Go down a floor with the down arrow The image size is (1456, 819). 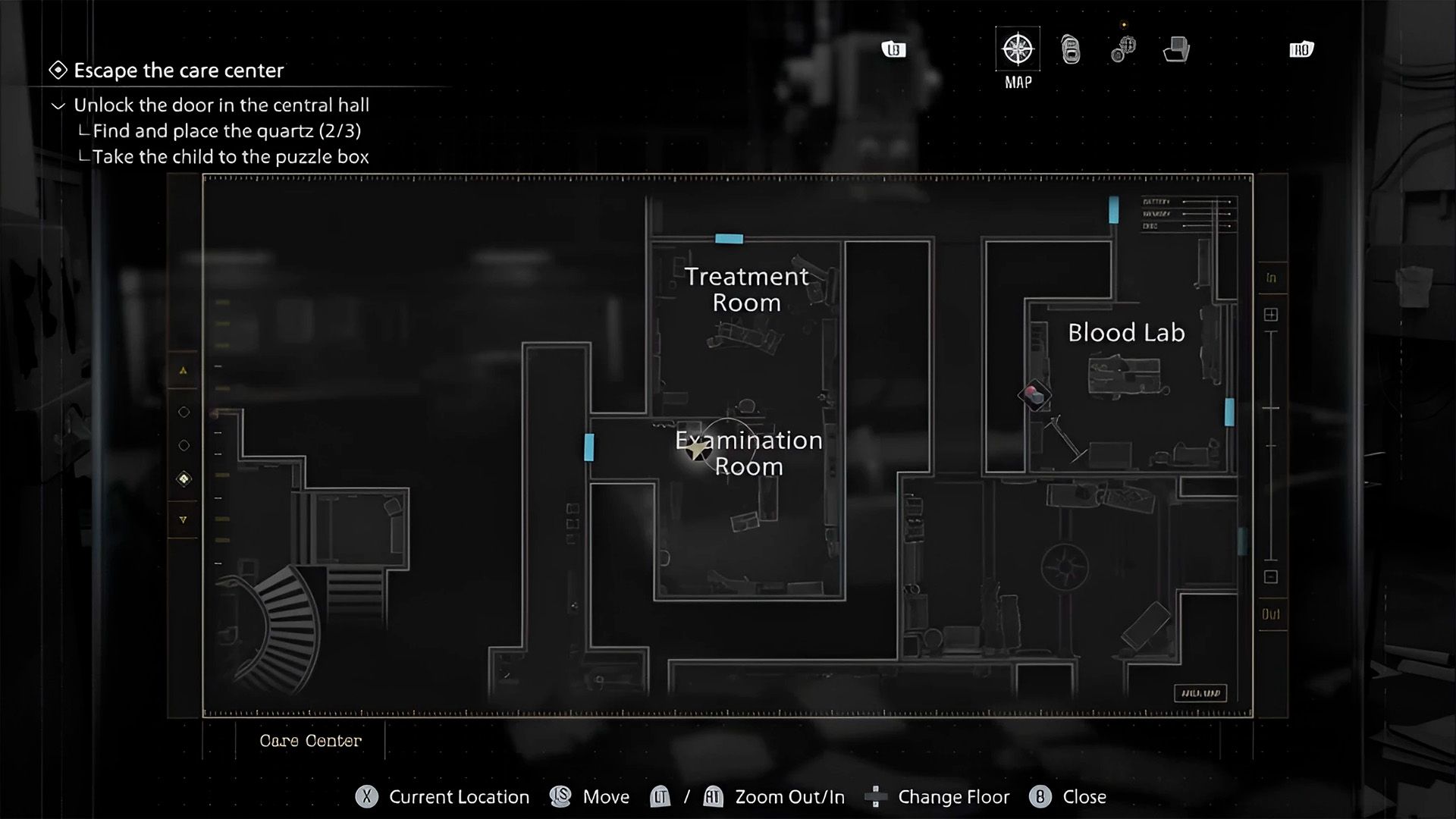(x=184, y=520)
